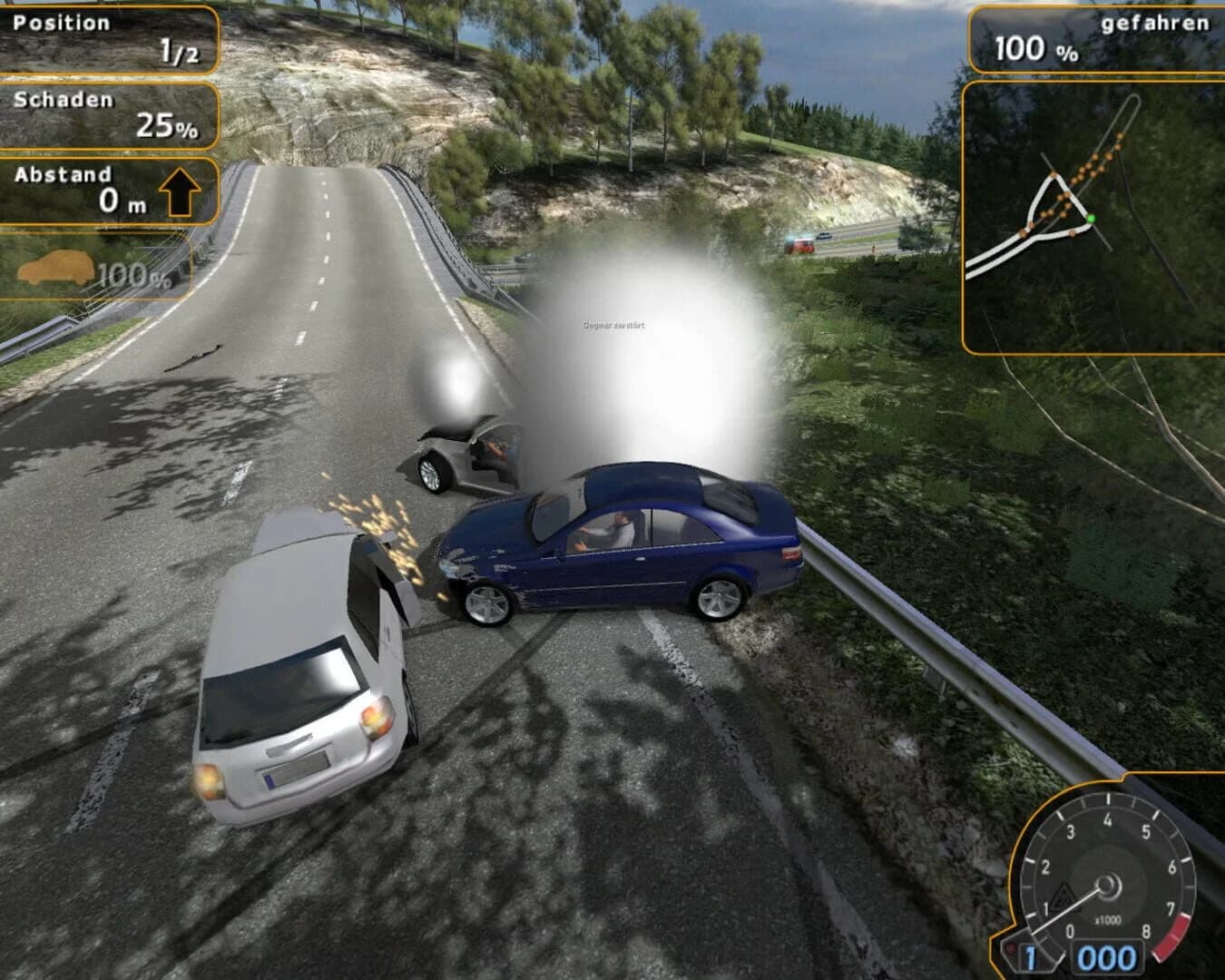Open the Abstand distance panel
The width and height of the screenshot is (1225, 980).
[x=109, y=188]
